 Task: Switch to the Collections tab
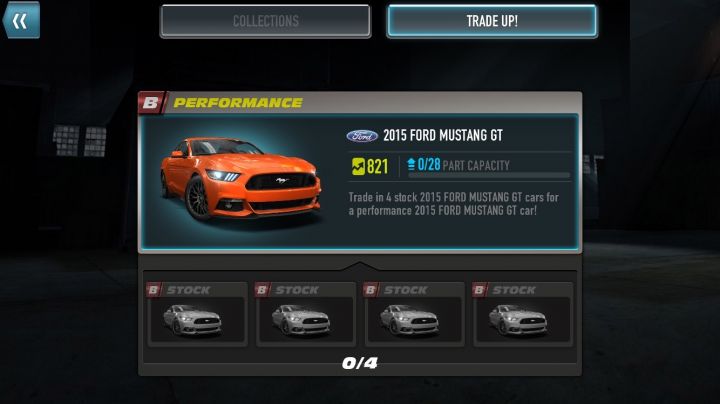(265, 21)
